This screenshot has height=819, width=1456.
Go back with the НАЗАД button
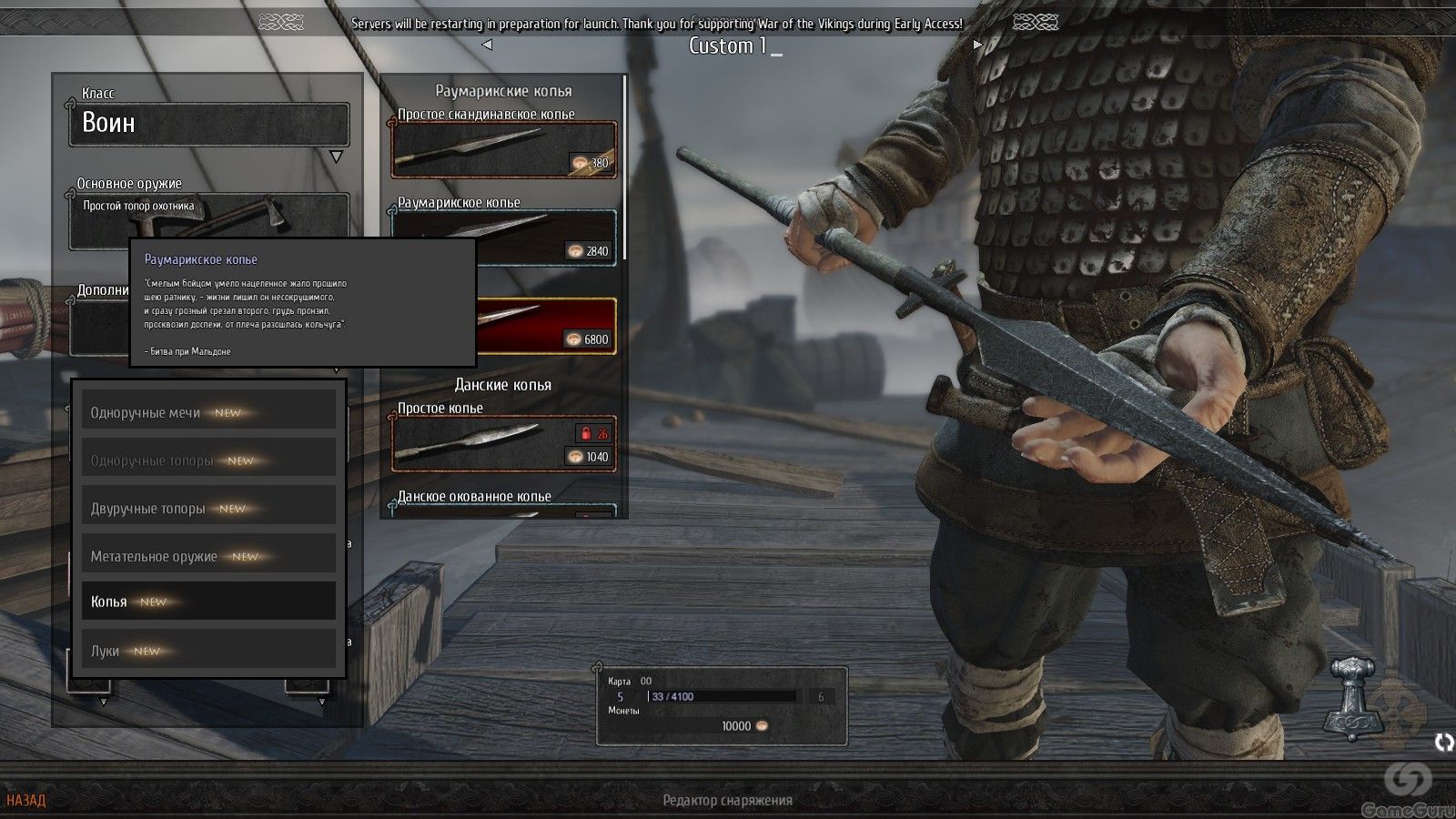pyautogui.click(x=25, y=801)
